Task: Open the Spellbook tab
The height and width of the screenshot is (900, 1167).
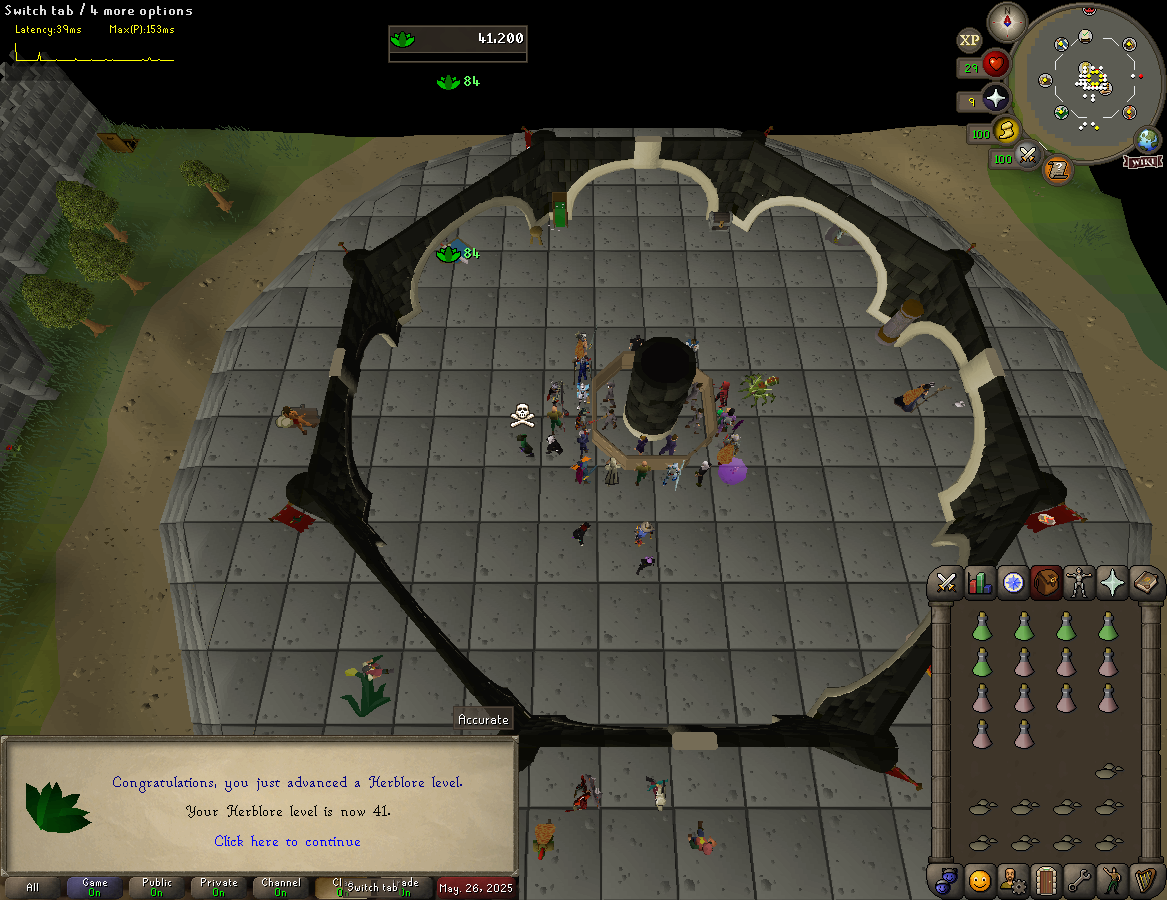Action: [1146, 583]
